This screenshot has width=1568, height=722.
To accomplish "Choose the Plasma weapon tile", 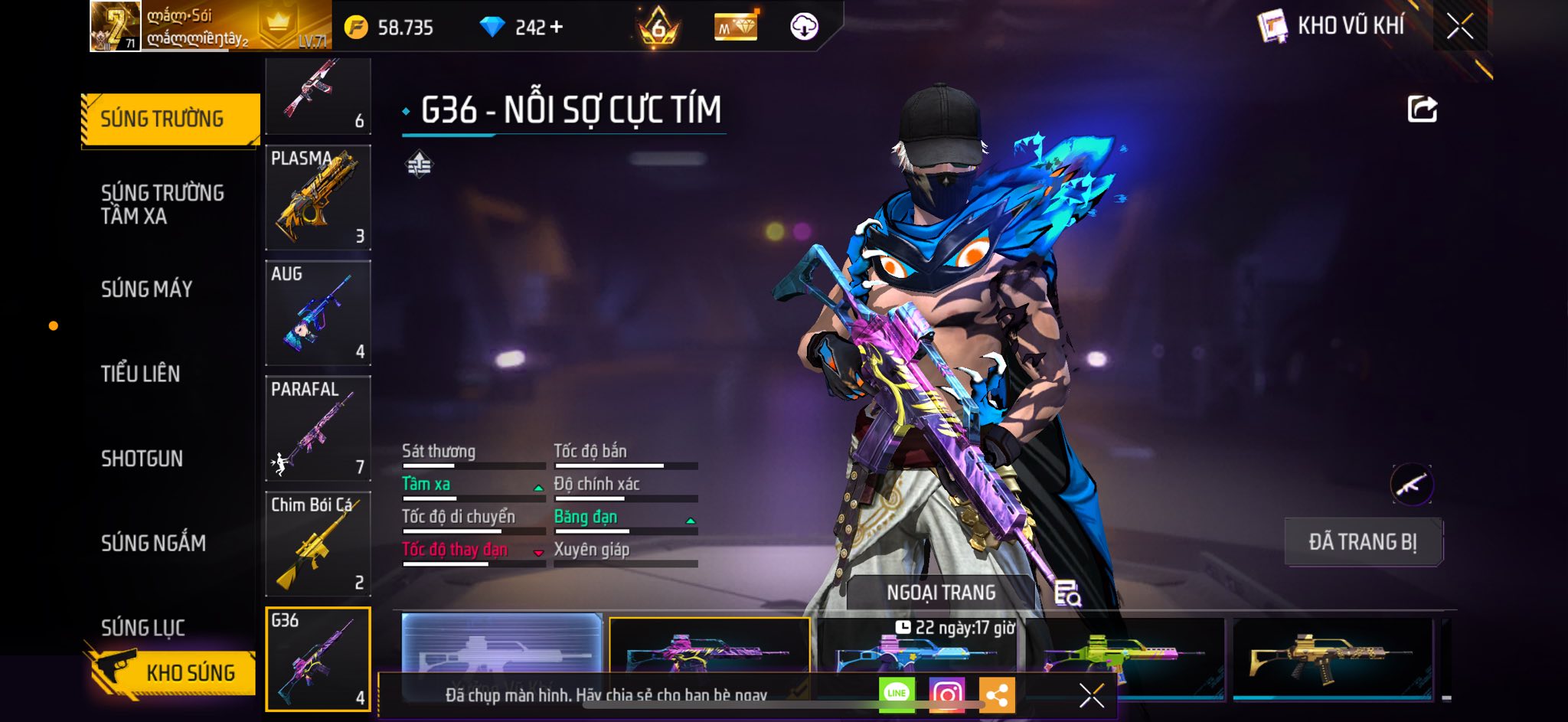I will pos(318,198).
